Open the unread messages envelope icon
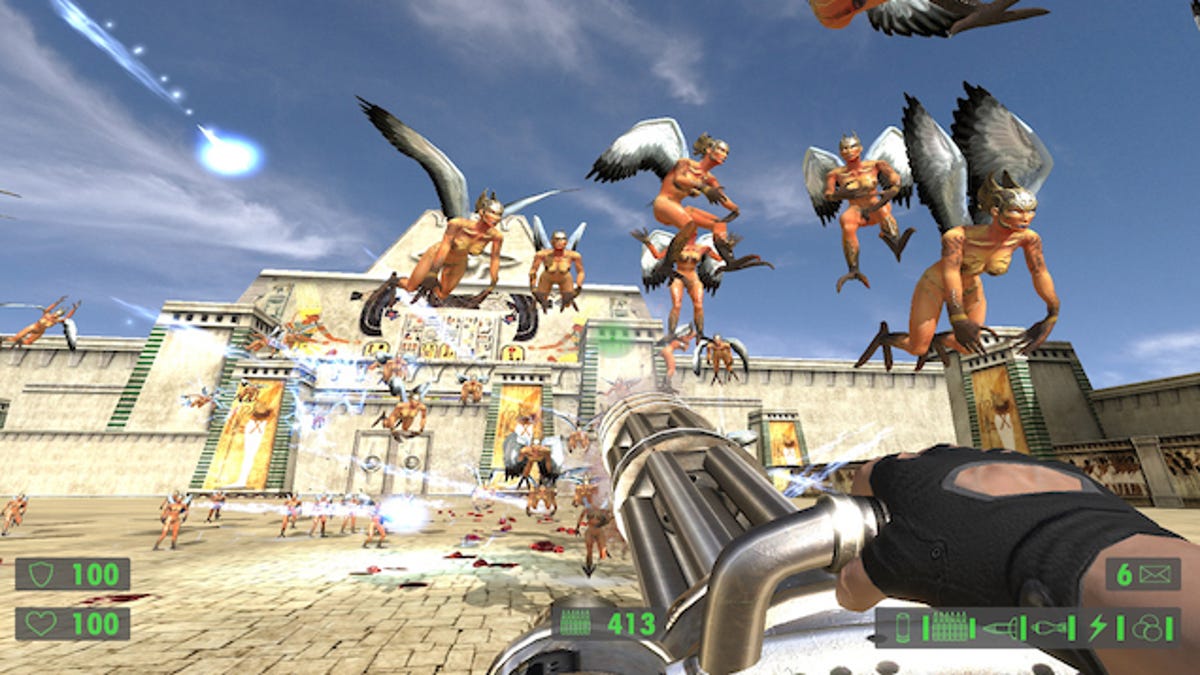This screenshot has height=675, width=1200. point(1154,574)
